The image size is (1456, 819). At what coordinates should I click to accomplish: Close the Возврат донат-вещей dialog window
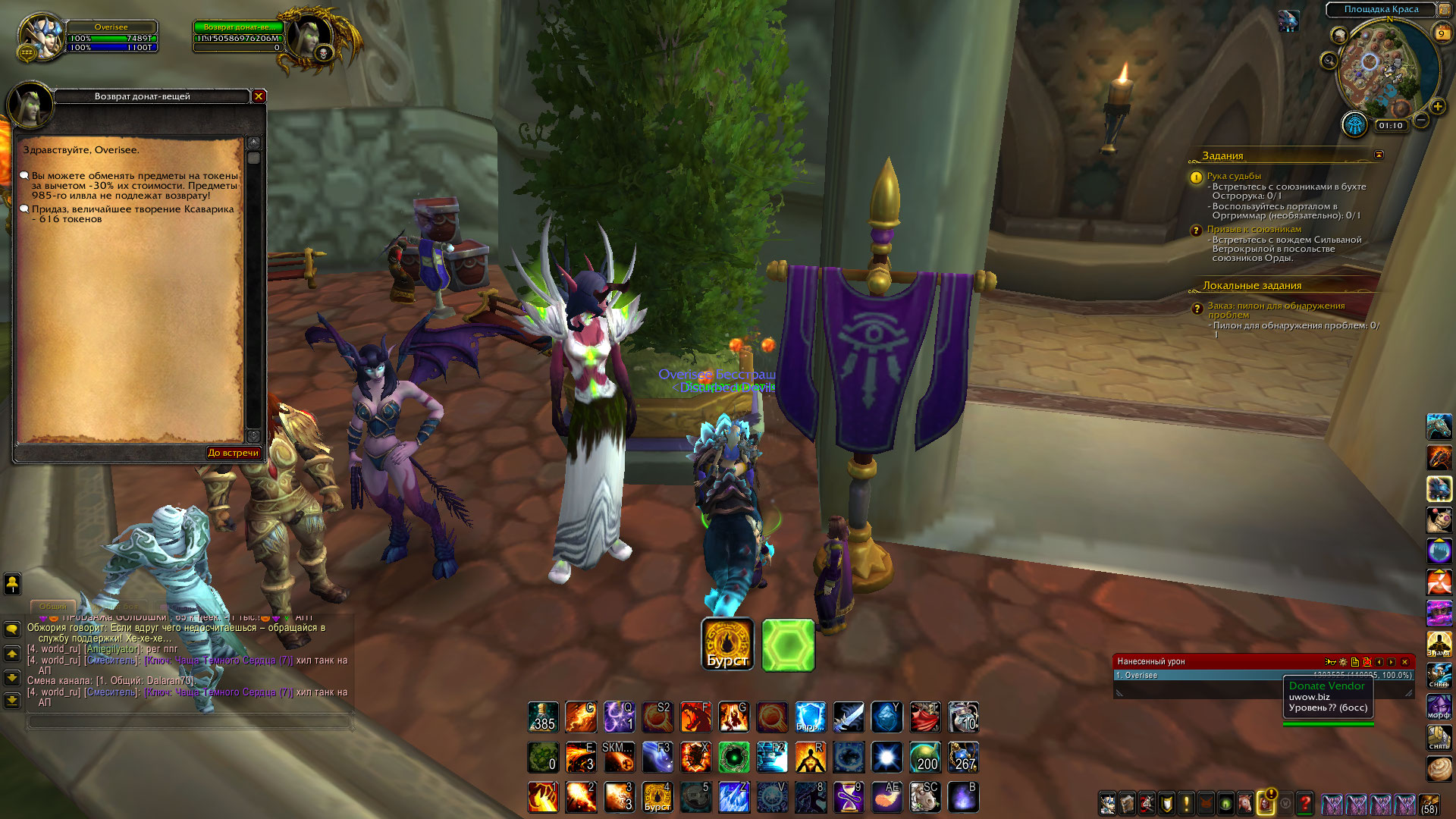click(x=259, y=96)
